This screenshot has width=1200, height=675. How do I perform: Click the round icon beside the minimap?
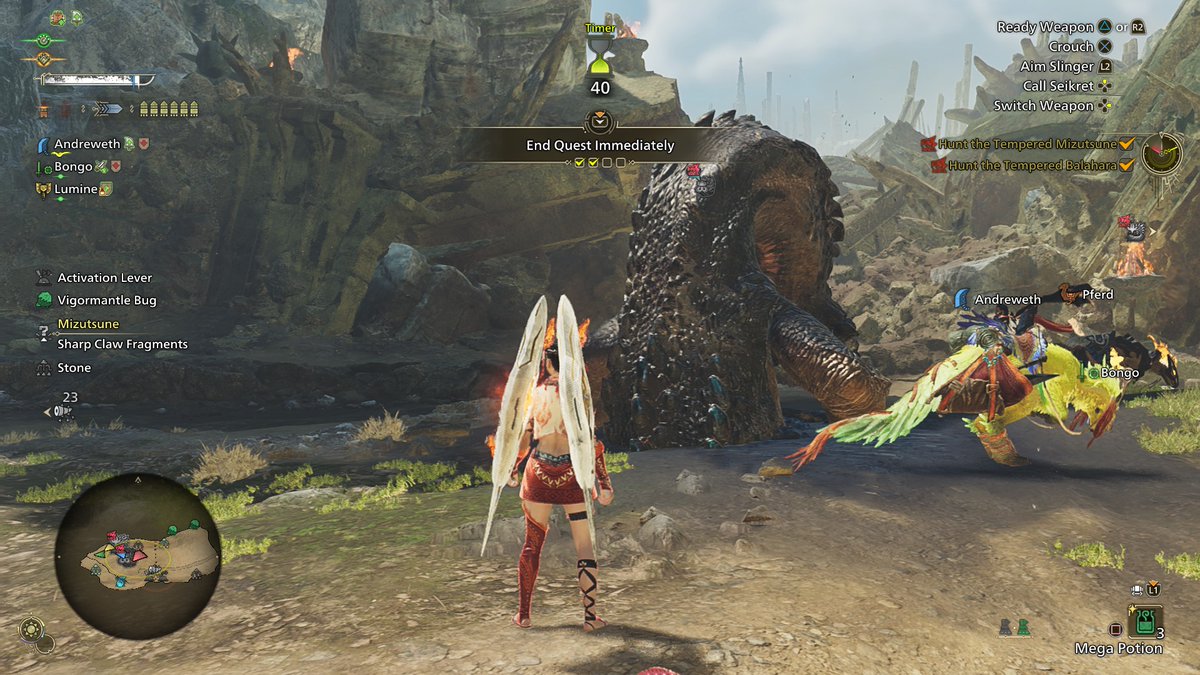click(x=32, y=630)
